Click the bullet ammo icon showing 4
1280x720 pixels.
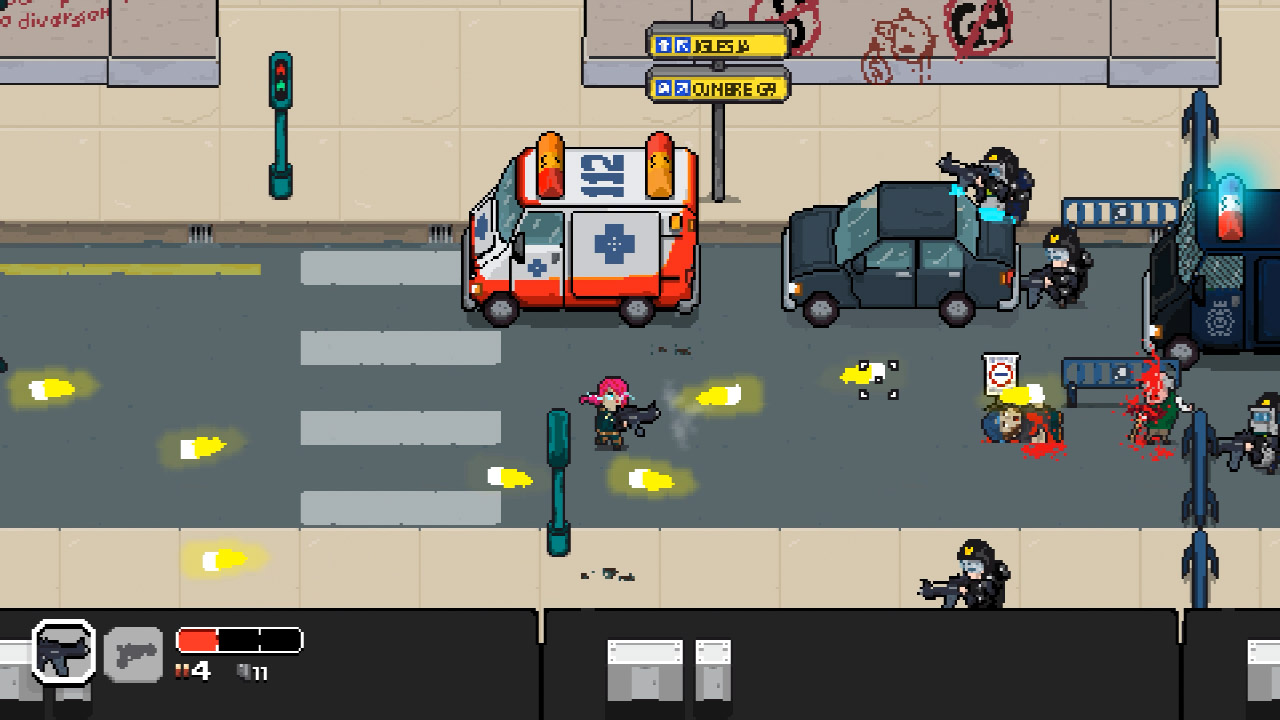[x=183, y=671]
